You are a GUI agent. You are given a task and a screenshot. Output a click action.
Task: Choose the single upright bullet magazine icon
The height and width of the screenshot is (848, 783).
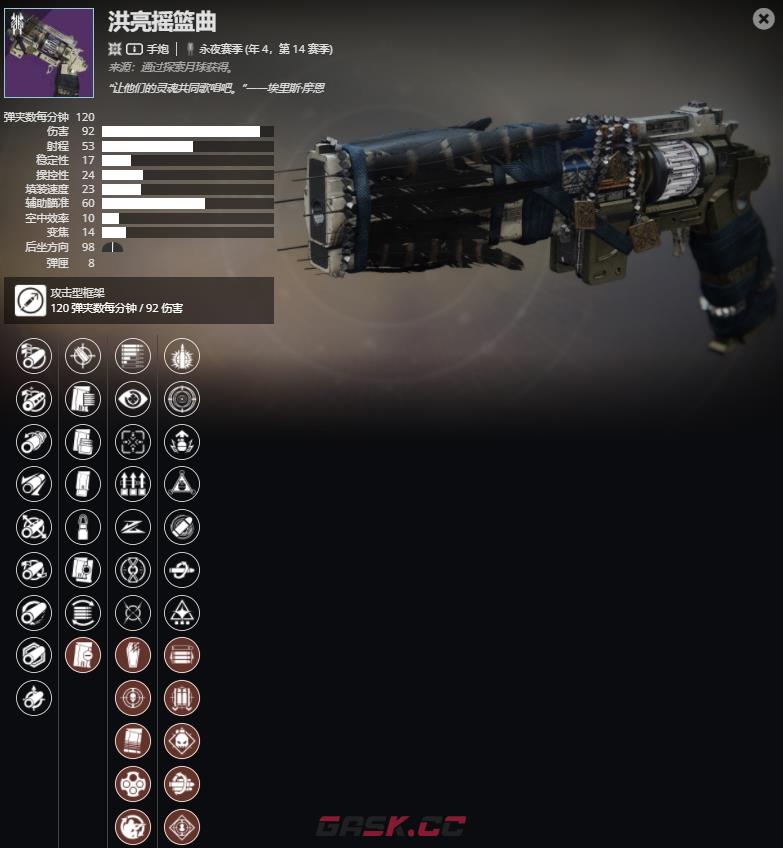83,527
